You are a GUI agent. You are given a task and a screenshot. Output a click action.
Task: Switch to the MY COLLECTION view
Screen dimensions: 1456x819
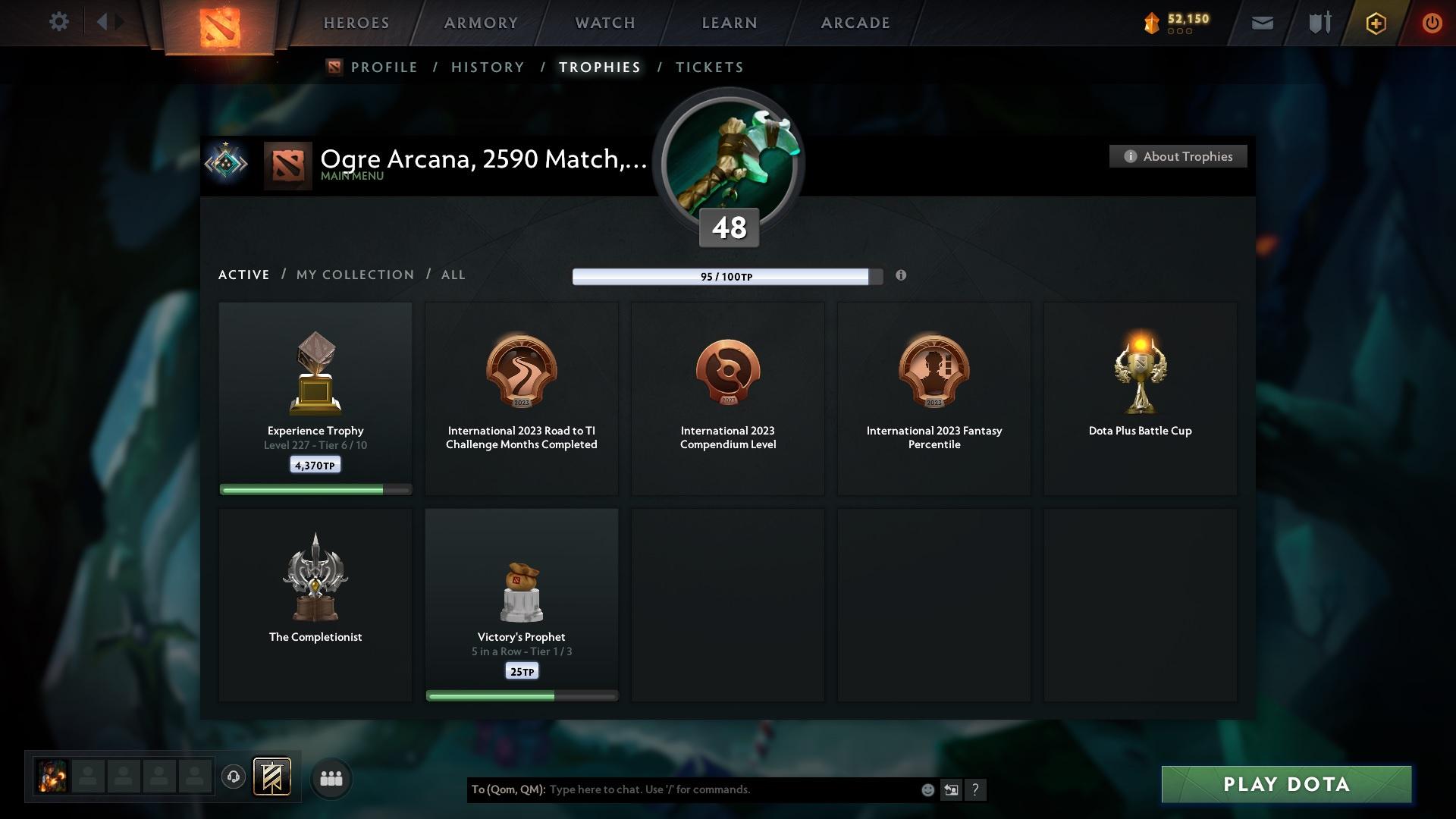354,275
